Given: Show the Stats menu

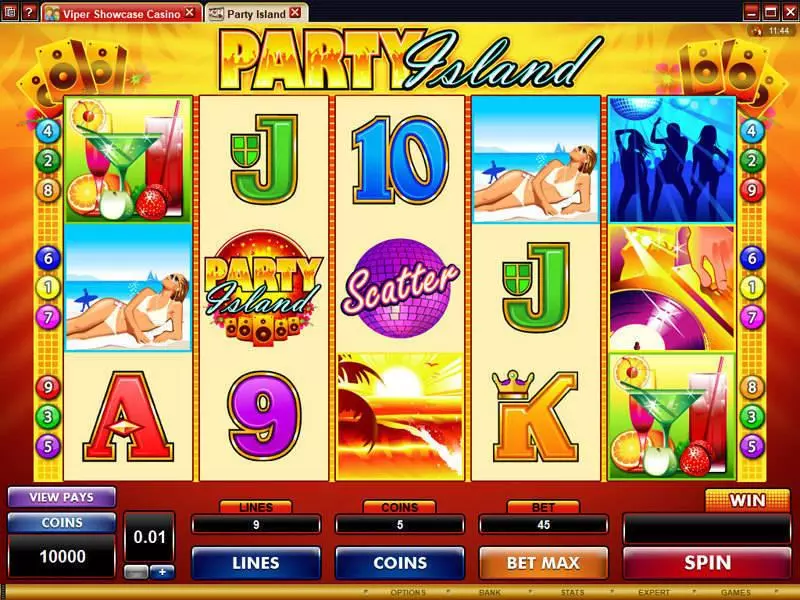Looking at the screenshot, I should pos(571,592).
